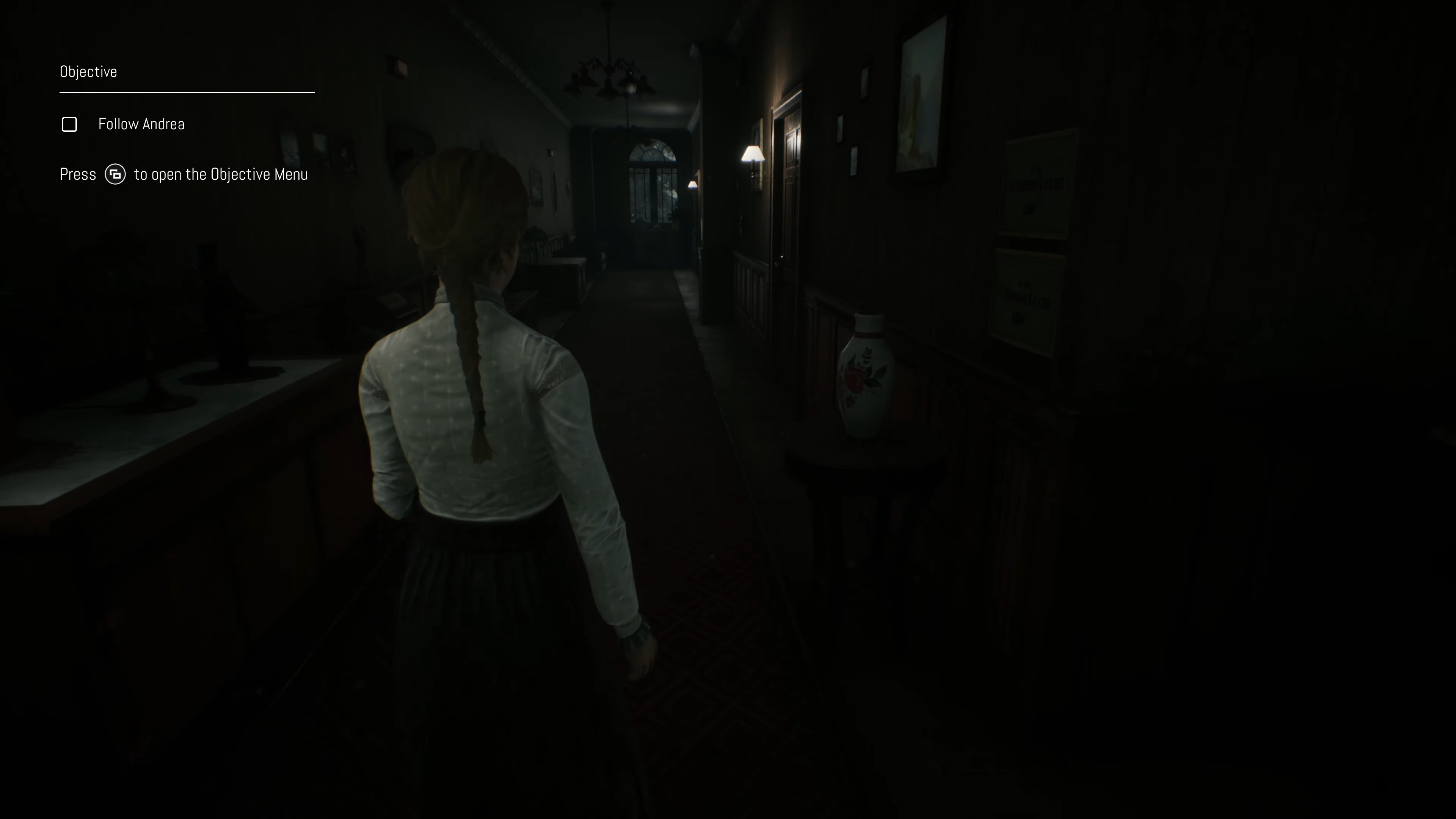
Task: Click the Follow Andrea objective text
Action: click(141, 124)
